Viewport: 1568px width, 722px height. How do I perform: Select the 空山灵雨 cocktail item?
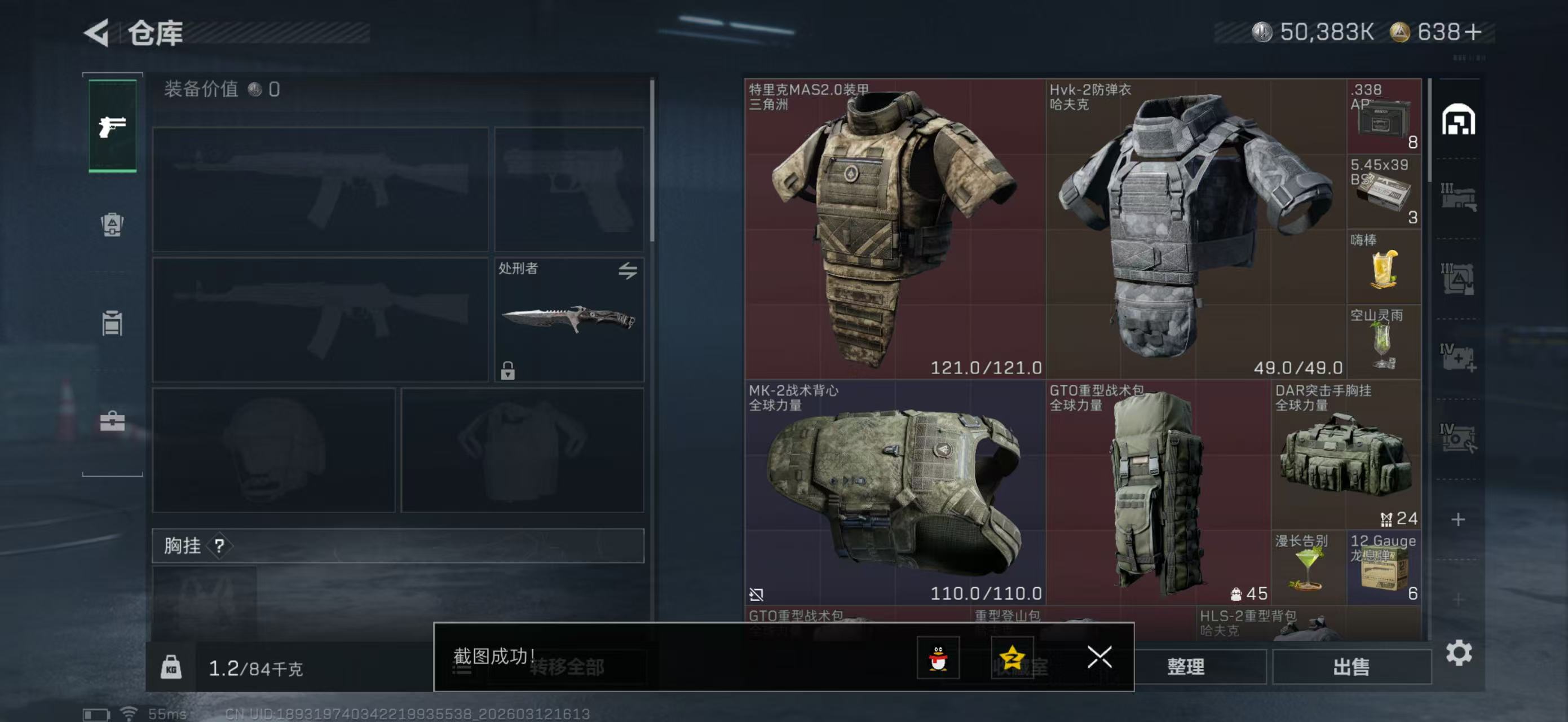[1384, 341]
